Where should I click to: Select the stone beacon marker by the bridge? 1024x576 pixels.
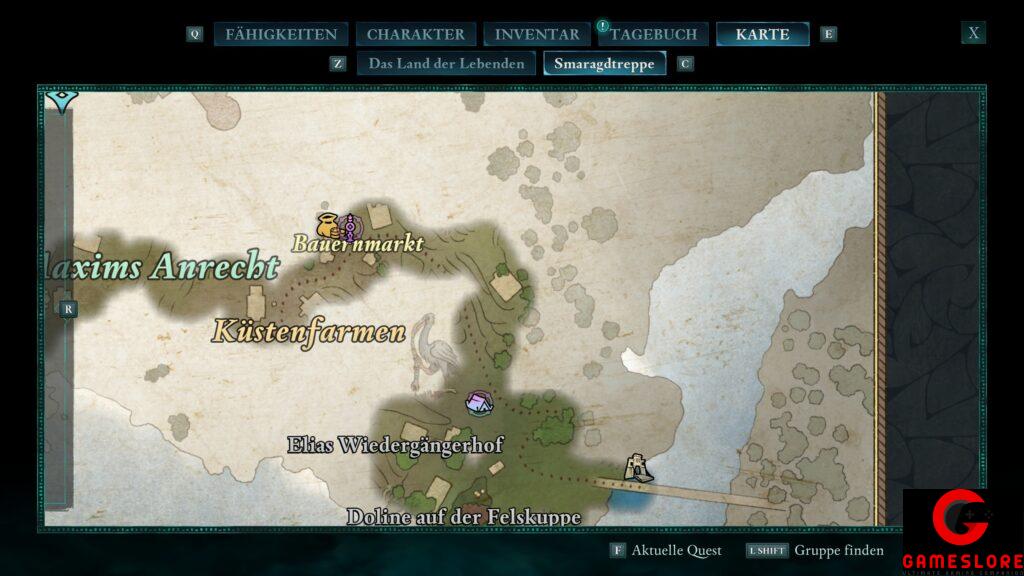634,467
